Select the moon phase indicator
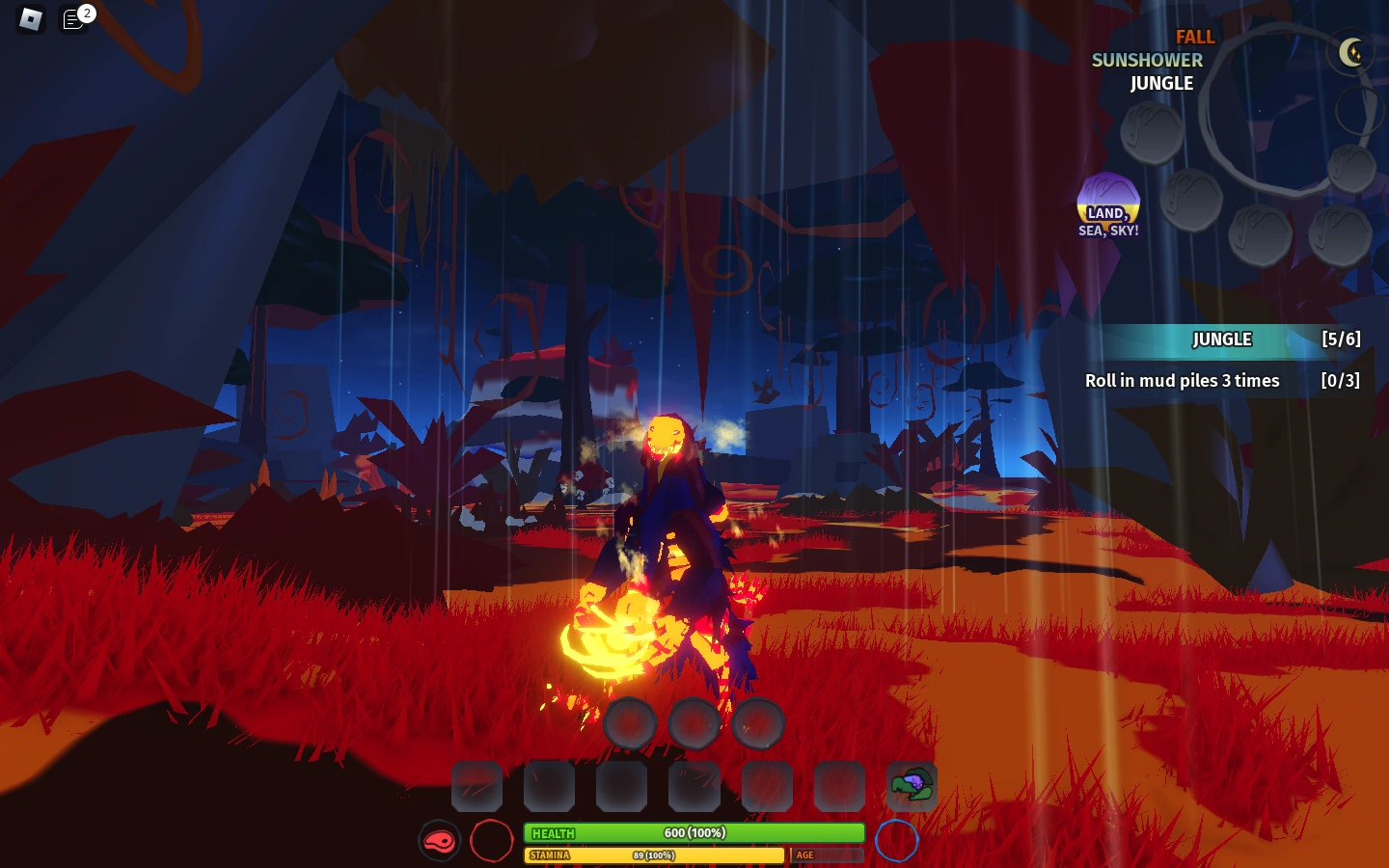The height and width of the screenshot is (868, 1389). pyautogui.click(x=1353, y=53)
